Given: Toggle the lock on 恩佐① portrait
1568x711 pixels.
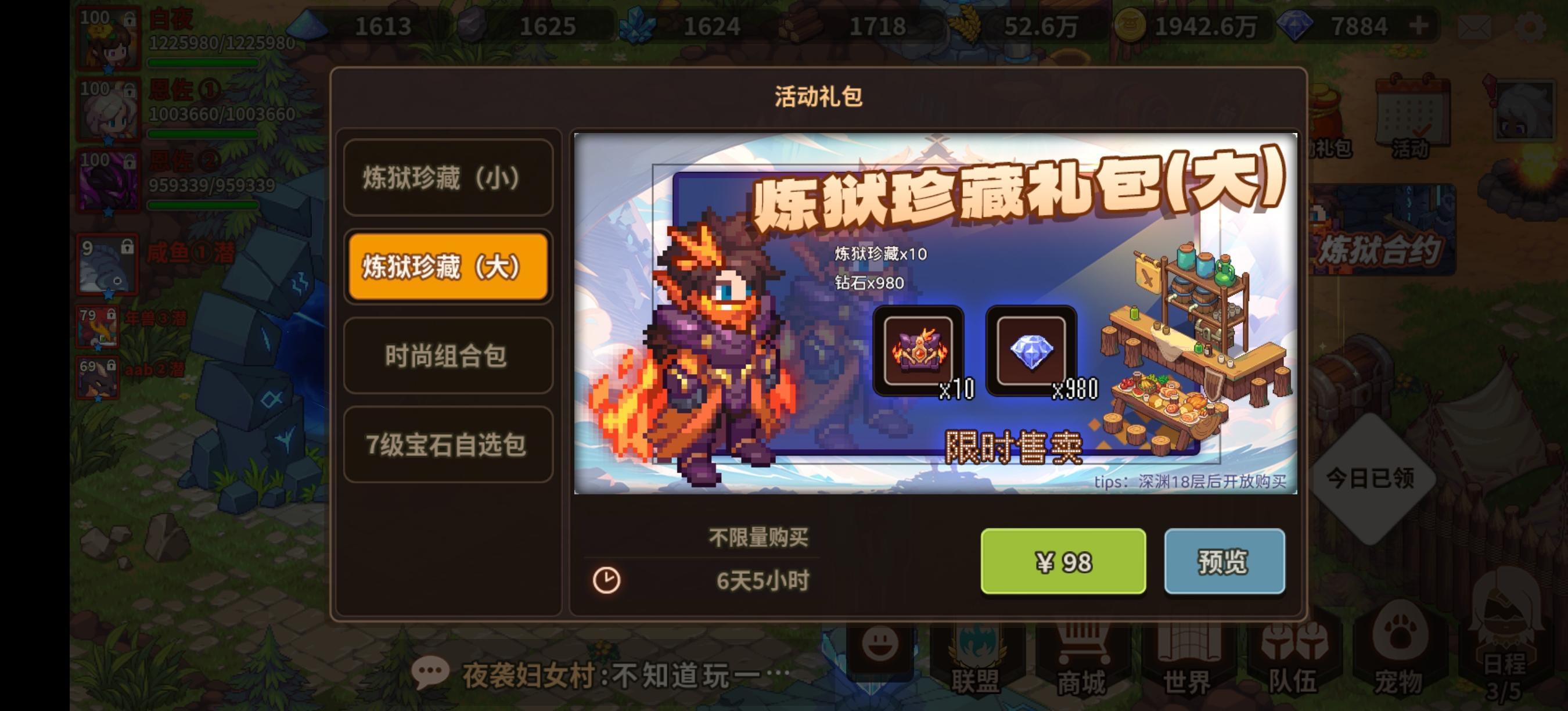Looking at the screenshot, I should coord(131,89).
